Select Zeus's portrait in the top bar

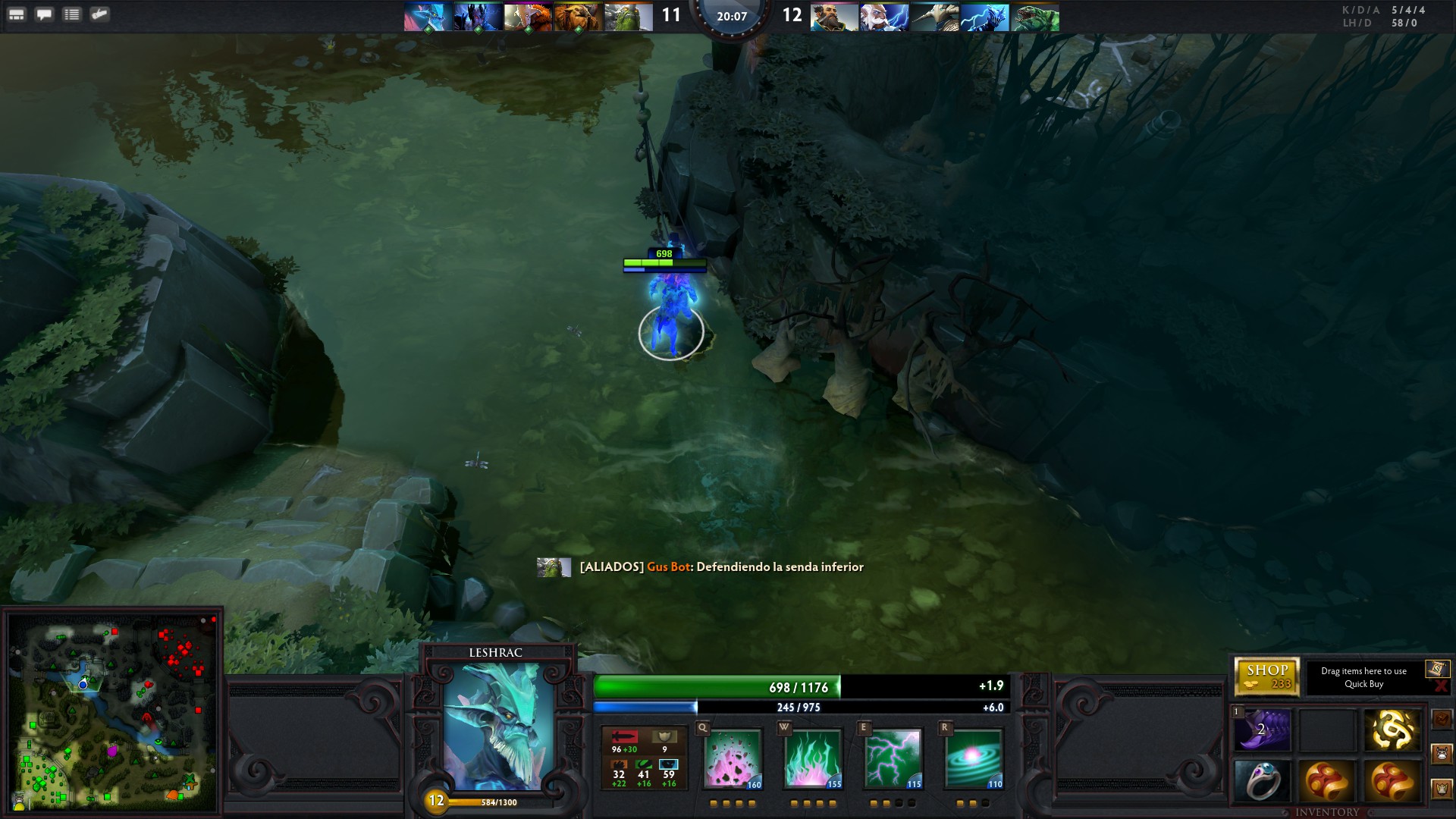(x=883, y=17)
